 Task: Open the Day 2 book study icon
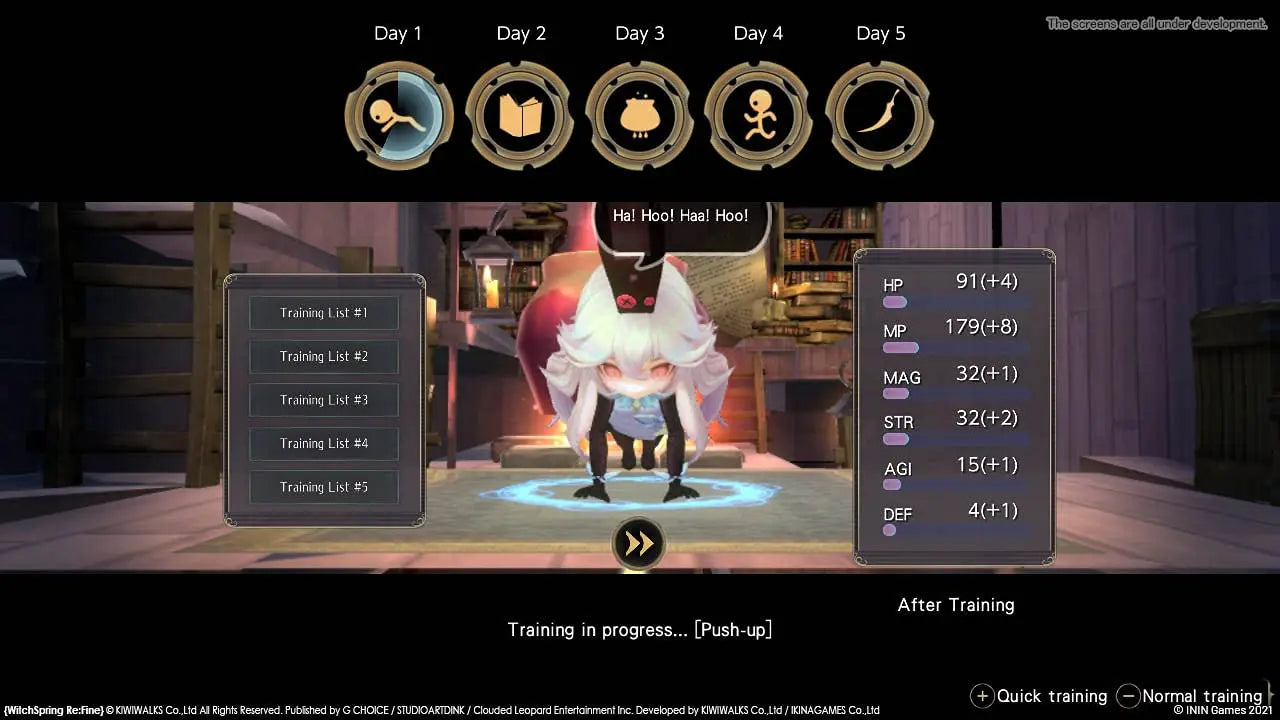pyautogui.click(x=522, y=113)
